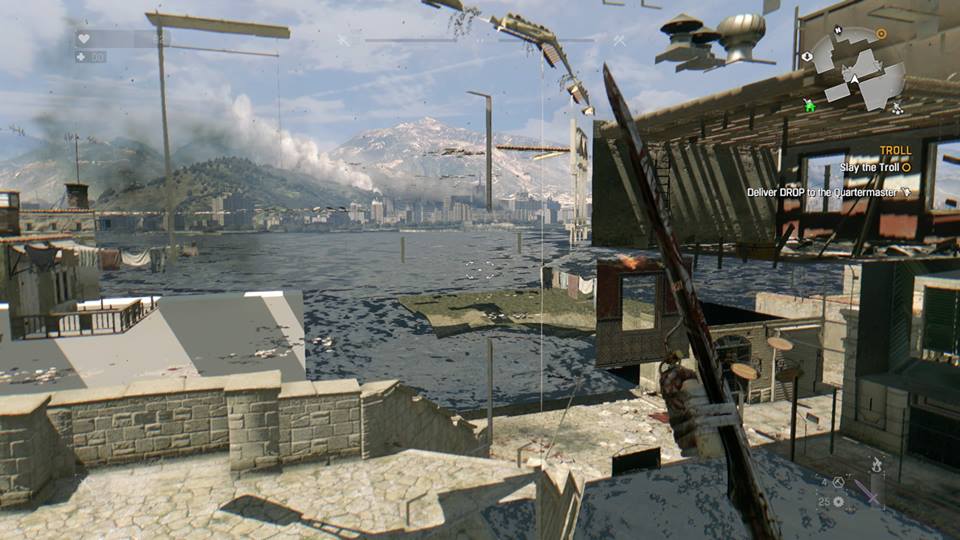Viewport: 960px width, 540px height.
Task: Click the gear-shaped item icon
Action: (838, 501)
